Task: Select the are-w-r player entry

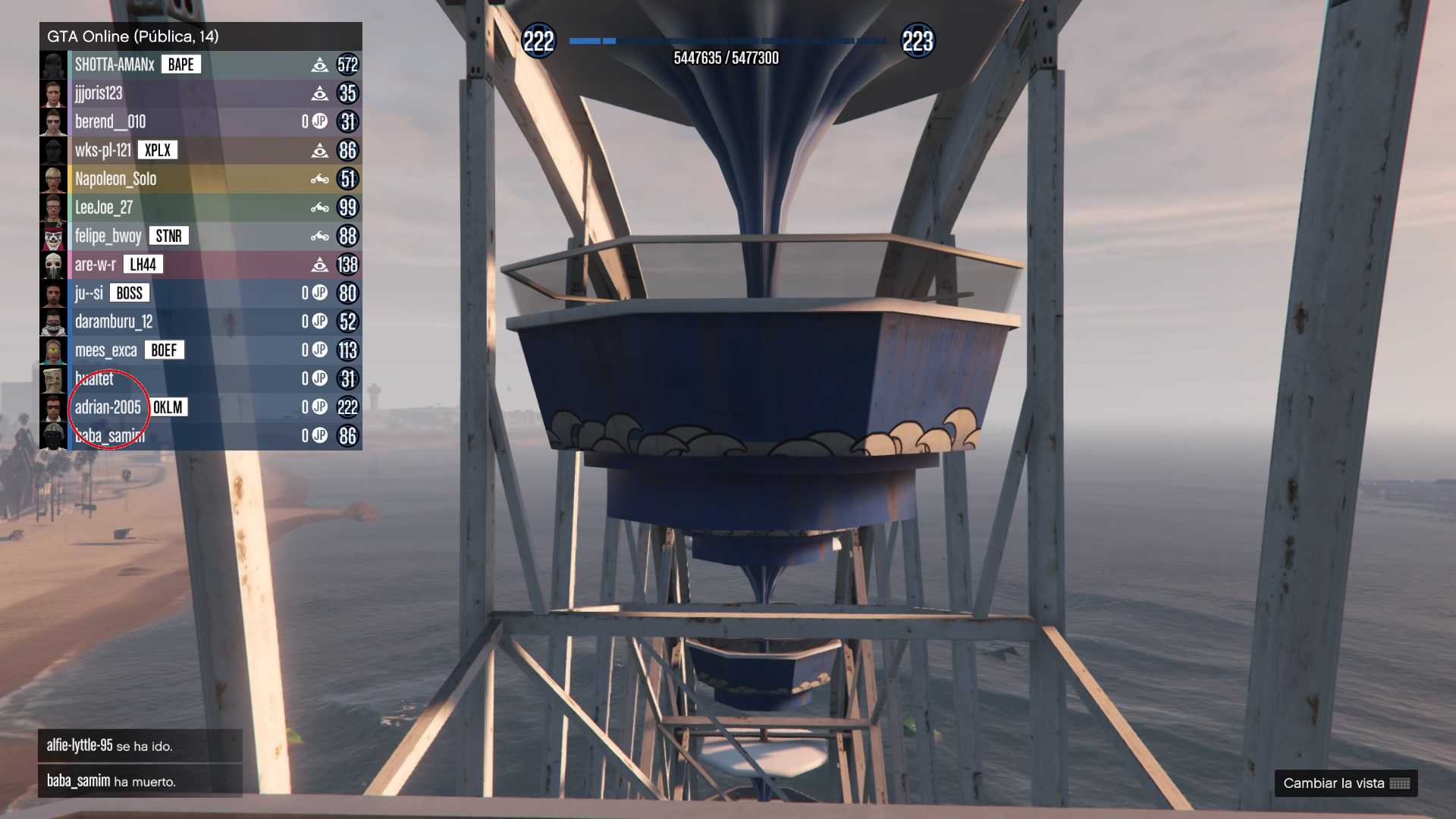Action: pyautogui.click(x=96, y=265)
